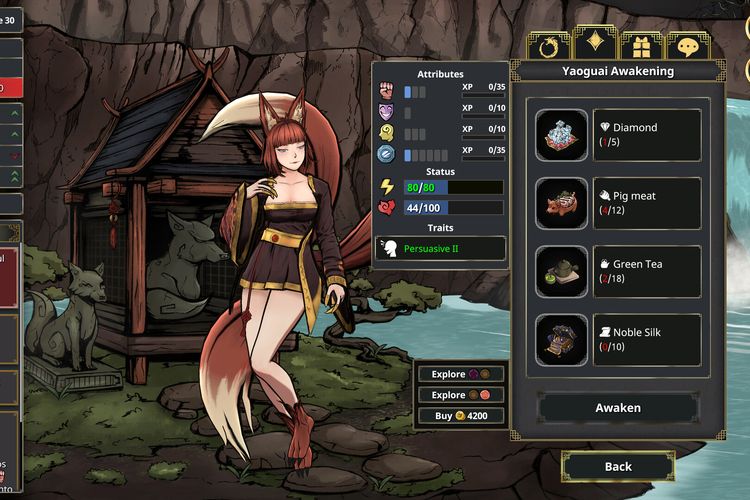The height and width of the screenshot is (500, 750).
Task: Click the blue round attribute icon
Action: tap(387, 154)
